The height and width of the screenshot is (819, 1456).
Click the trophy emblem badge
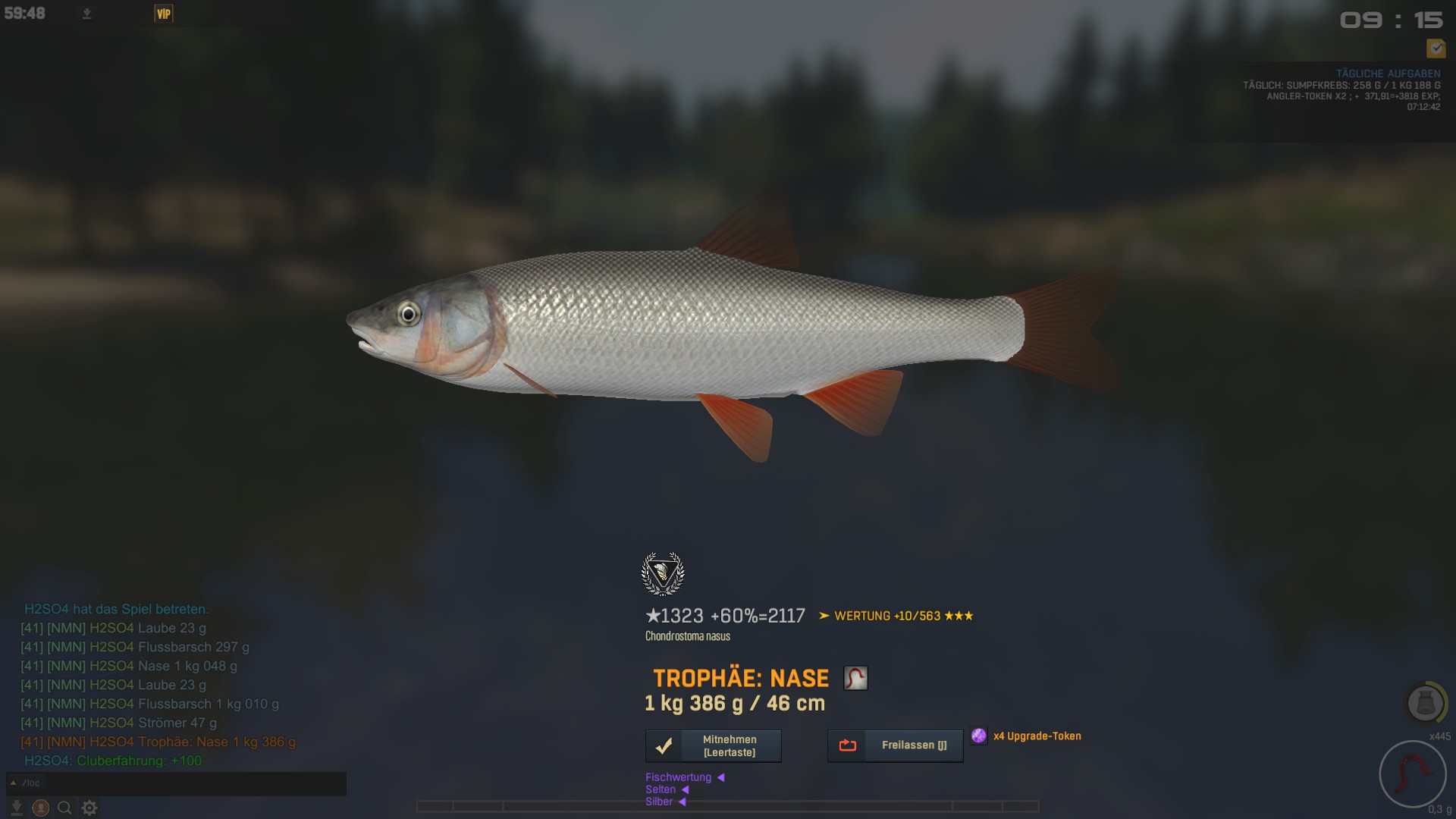click(663, 574)
